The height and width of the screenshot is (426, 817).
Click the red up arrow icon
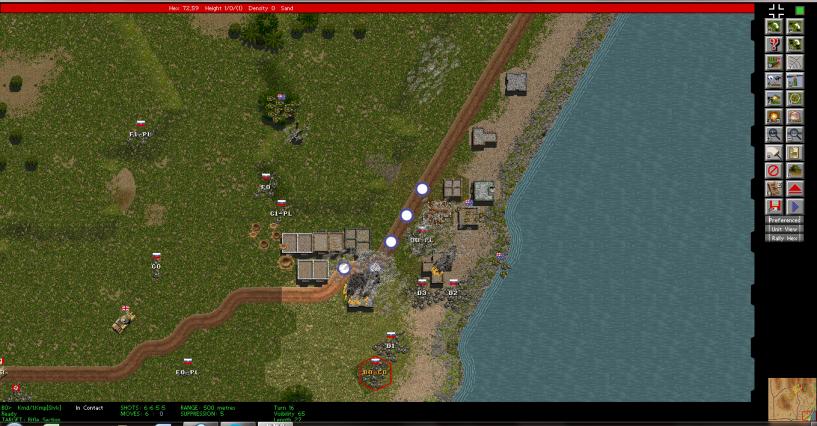tap(795, 188)
